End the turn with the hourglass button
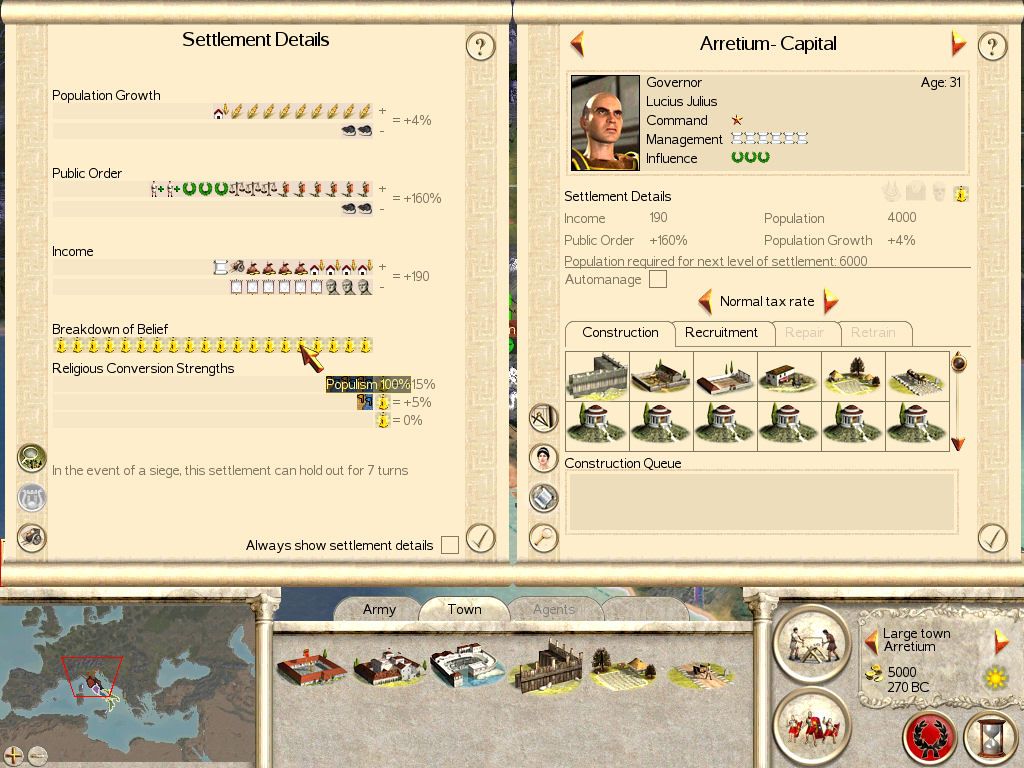This screenshot has width=1024, height=768. pos(990,738)
